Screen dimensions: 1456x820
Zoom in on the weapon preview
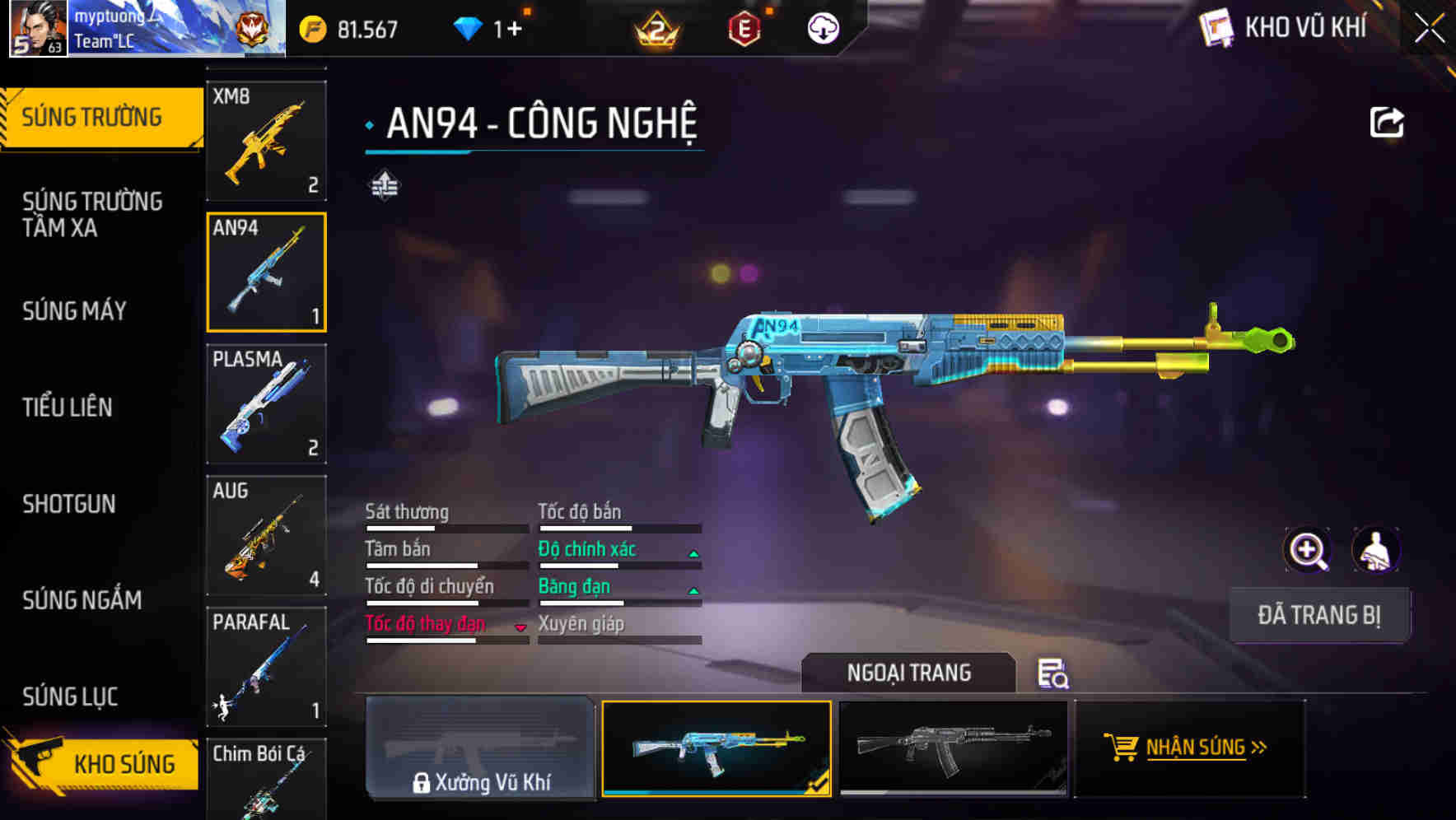[1307, 550]
